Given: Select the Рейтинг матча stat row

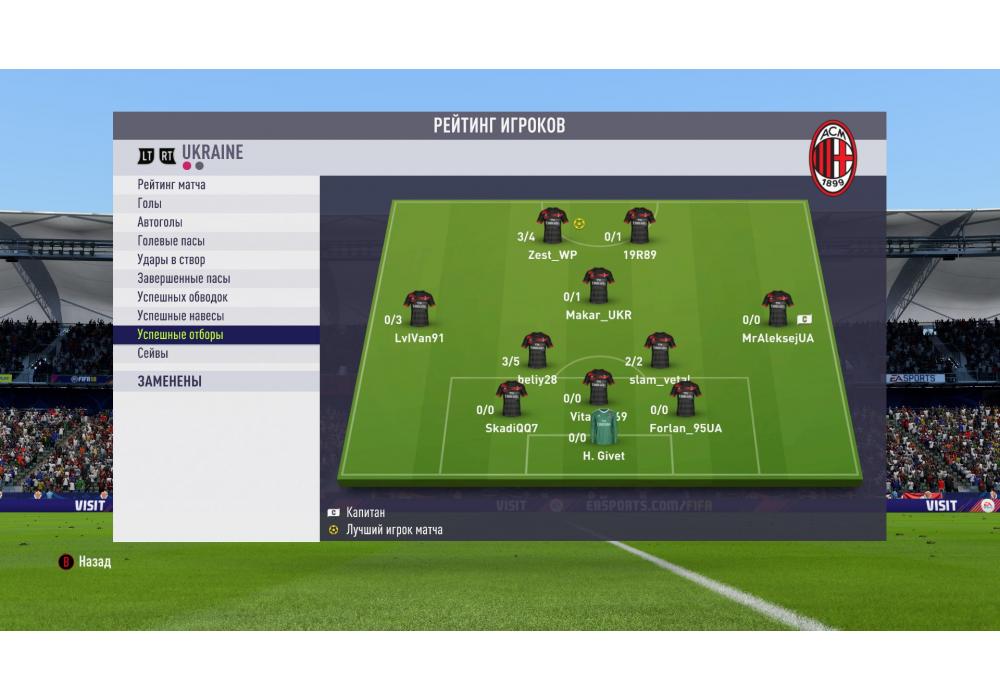Looking at the screenshot, I should [x=216, y=185].
